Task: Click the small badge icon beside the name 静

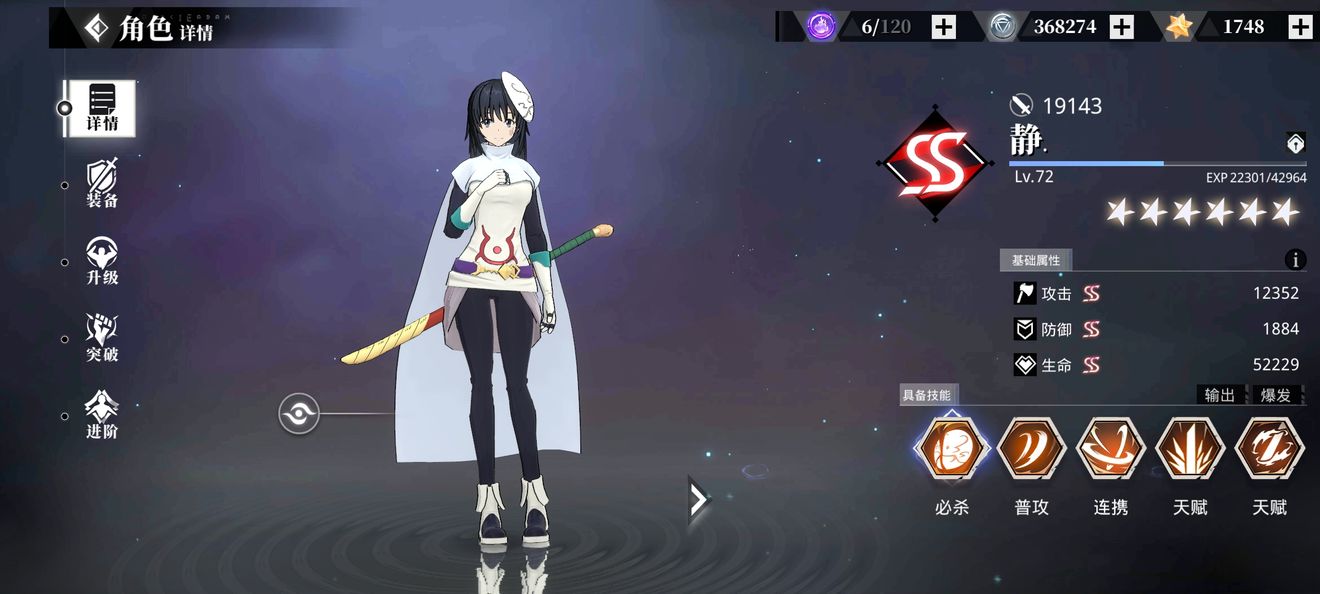Action: (1295, 144)
